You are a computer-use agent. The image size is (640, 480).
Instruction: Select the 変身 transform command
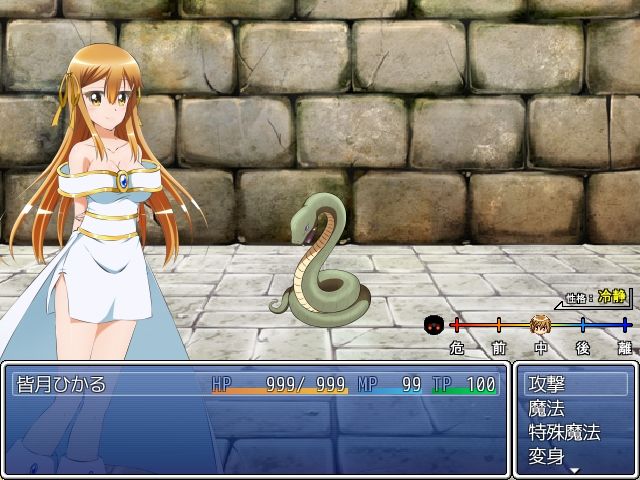click(x=574, y=457)
